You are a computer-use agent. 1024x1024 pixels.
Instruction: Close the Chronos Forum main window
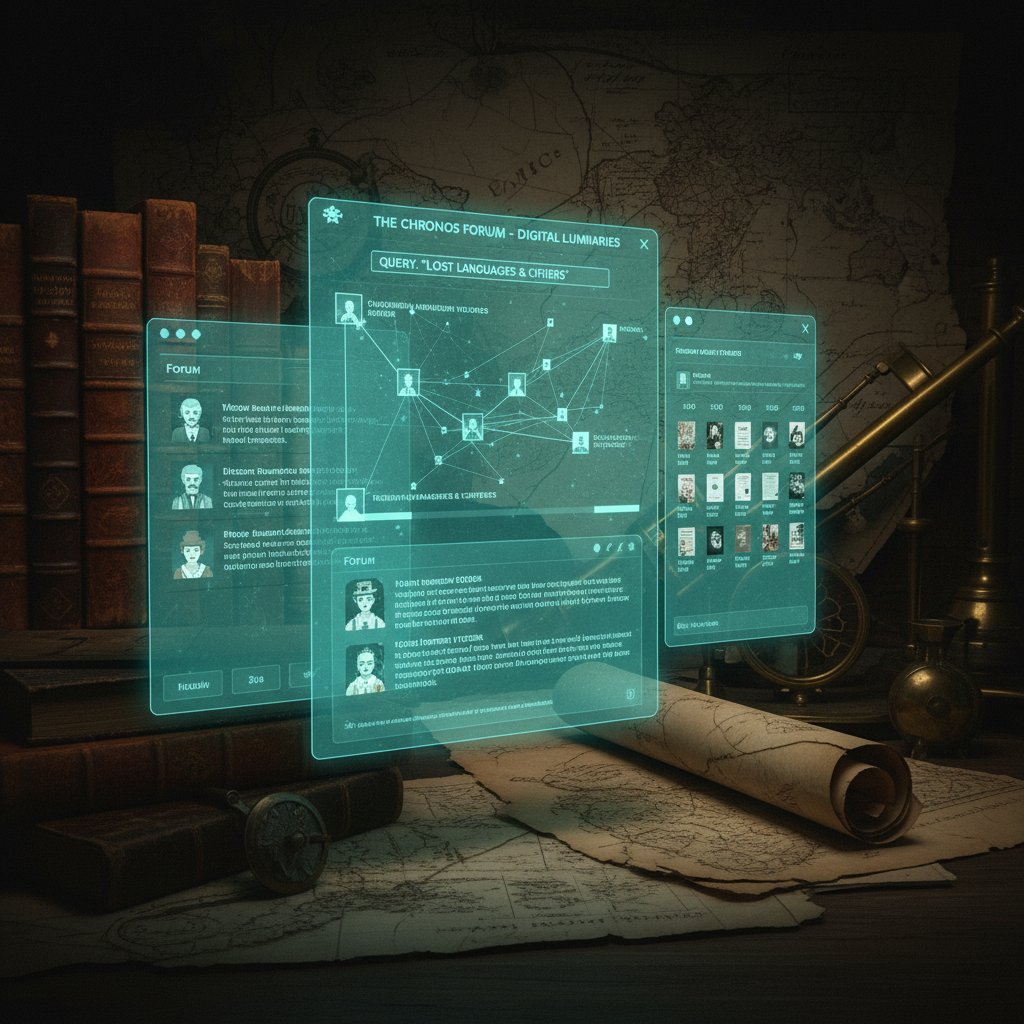tap(643, 243)
